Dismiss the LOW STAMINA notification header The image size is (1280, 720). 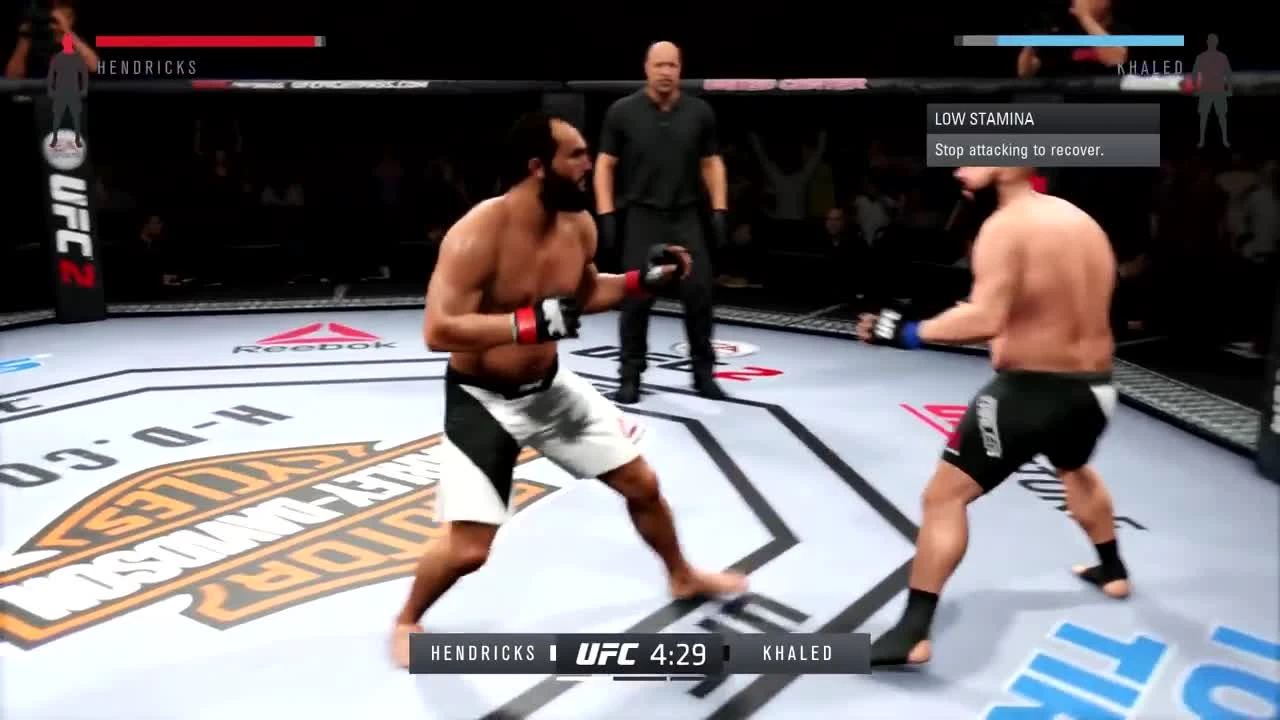[984, 118]
